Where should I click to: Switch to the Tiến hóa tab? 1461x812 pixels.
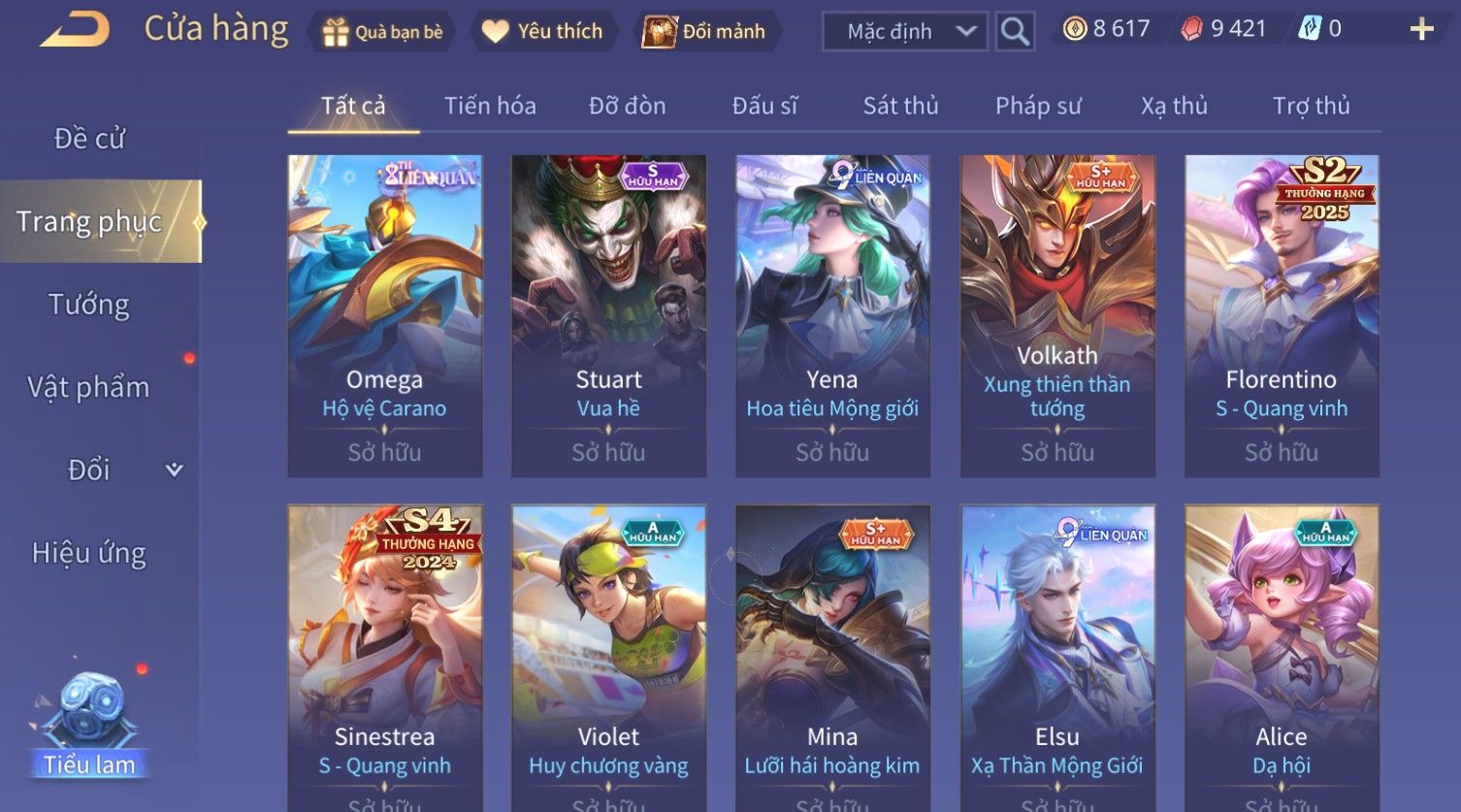click(x=490, y=106)
